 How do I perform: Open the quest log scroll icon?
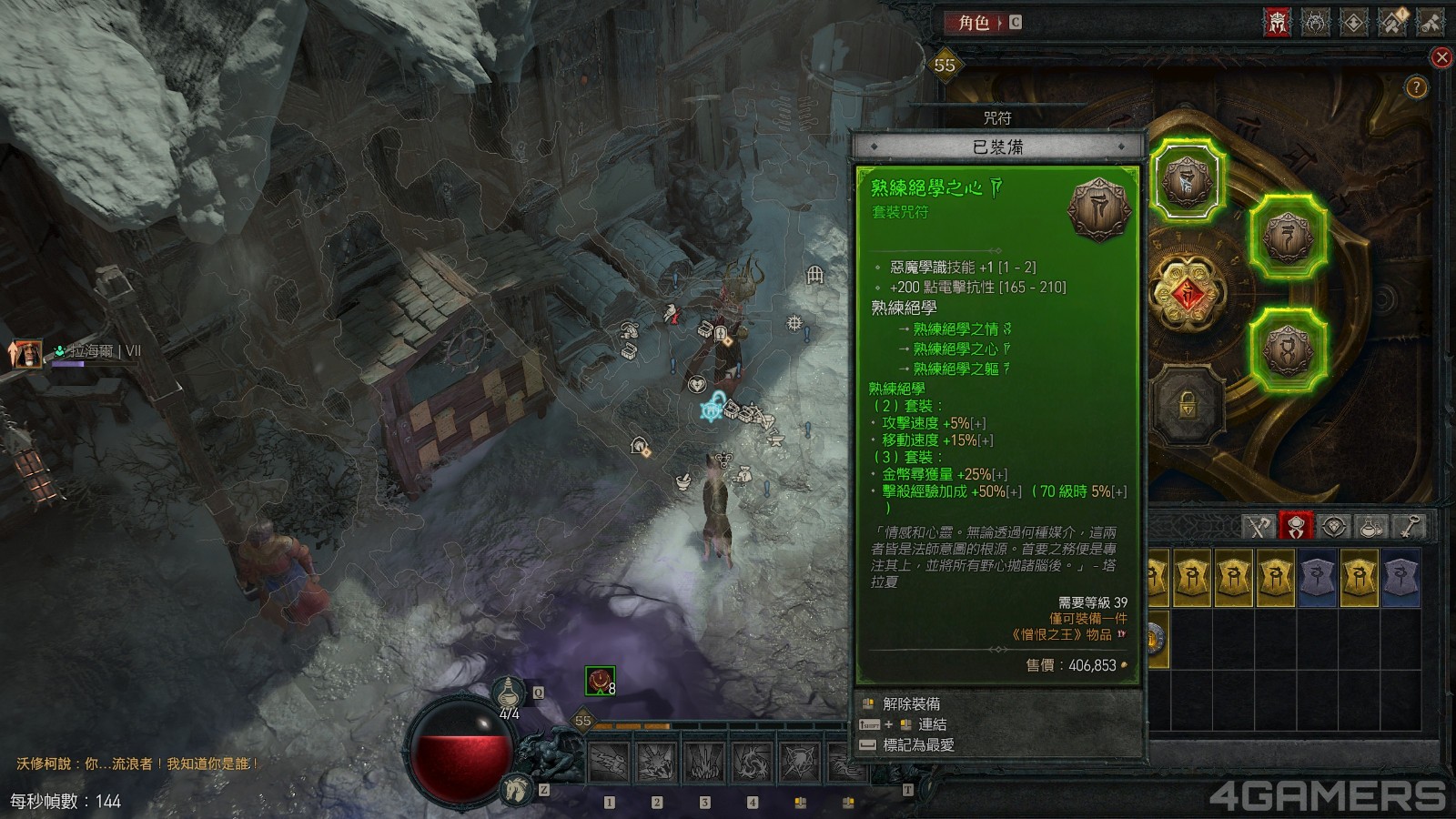point(1431,22)
